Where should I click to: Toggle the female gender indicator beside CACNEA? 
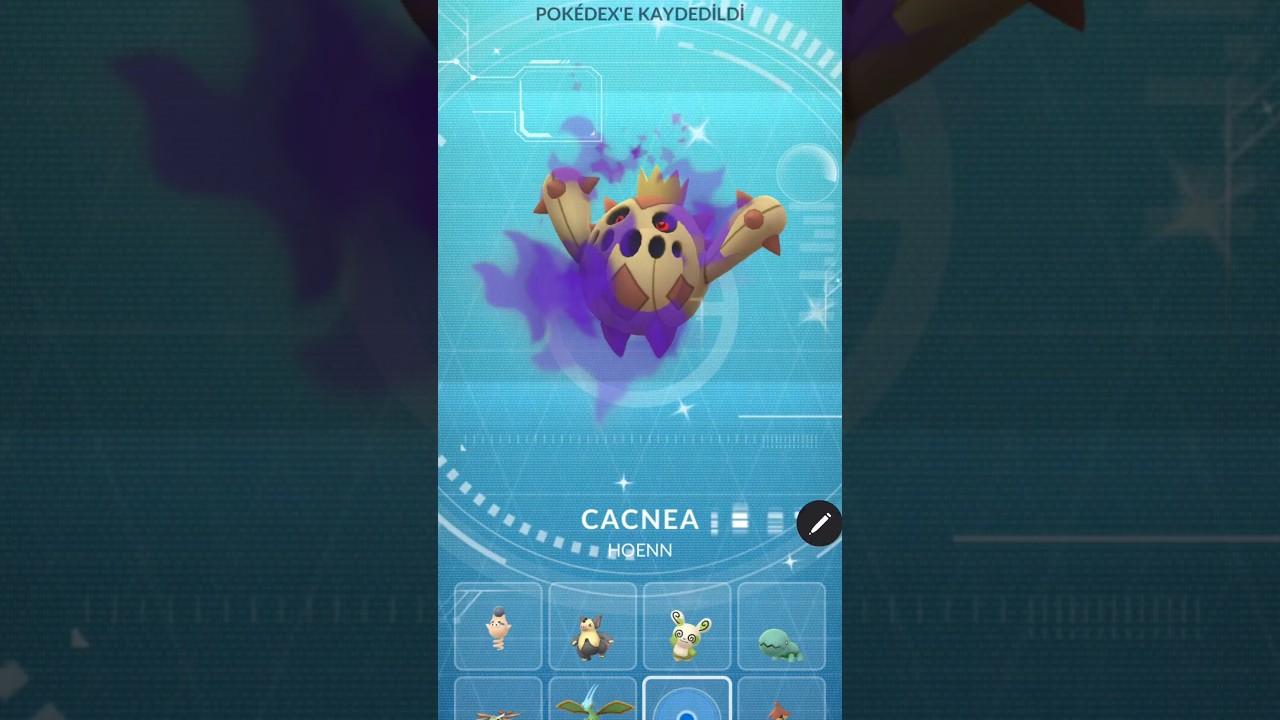(x=738, y=520)
